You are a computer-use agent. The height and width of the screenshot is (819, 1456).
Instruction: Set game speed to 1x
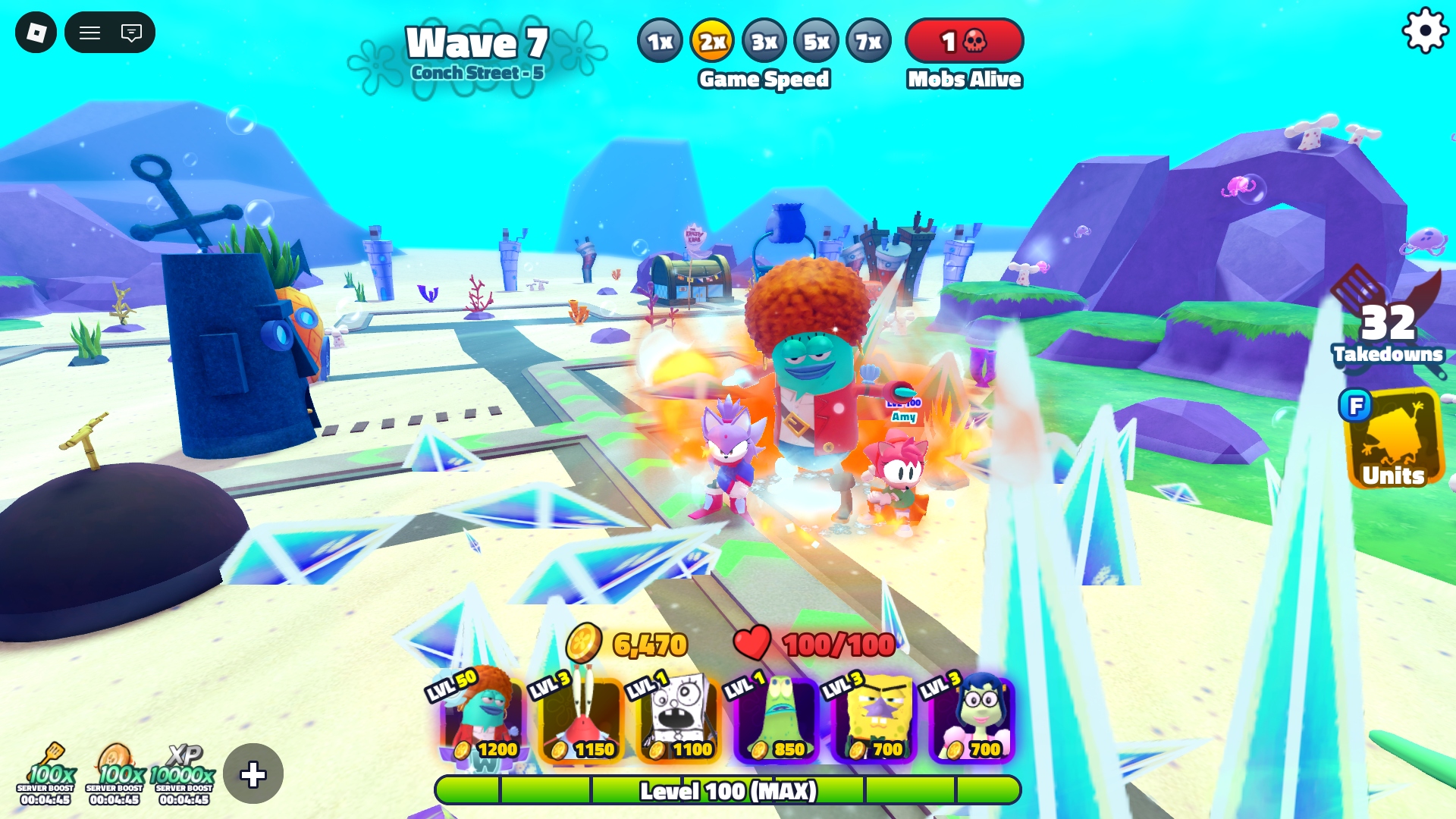(x=660, y=42)
